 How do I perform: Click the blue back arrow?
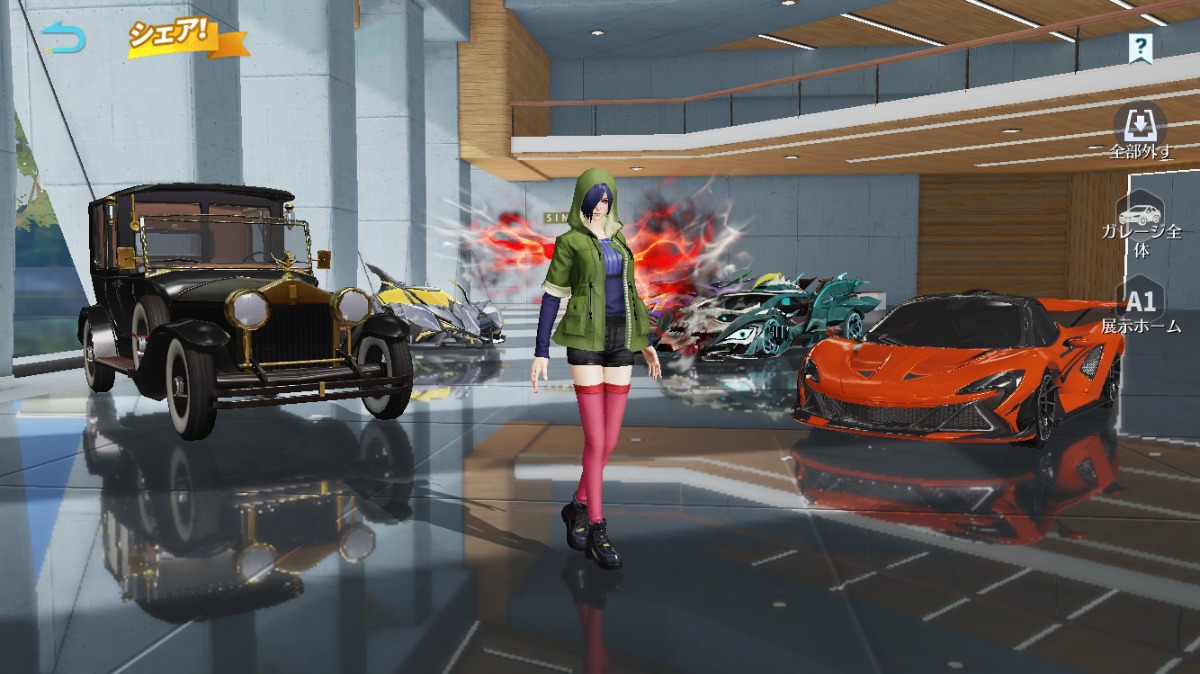click(x=64, y=37)
